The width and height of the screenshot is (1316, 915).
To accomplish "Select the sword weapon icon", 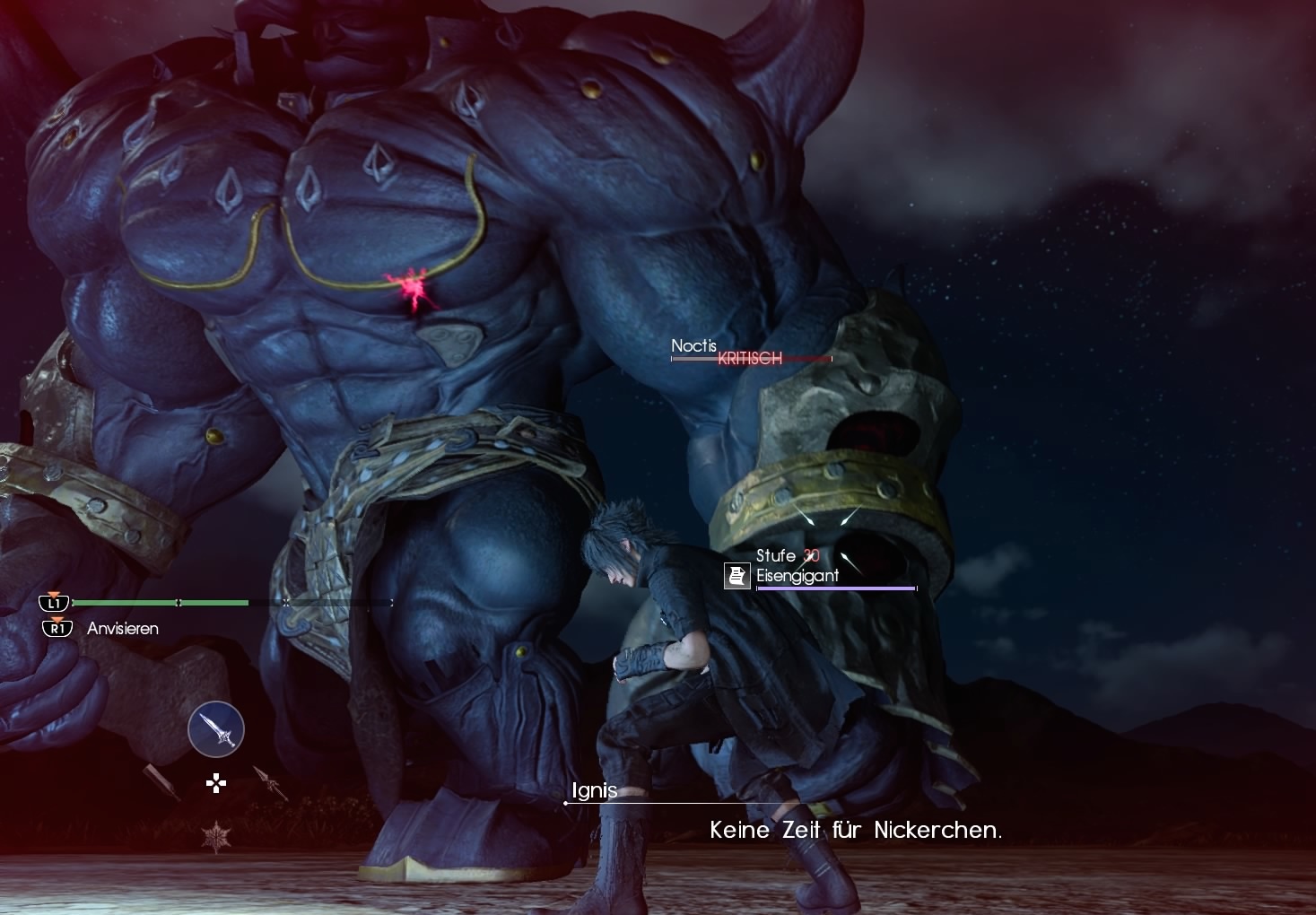I will (x=214, y=729).
